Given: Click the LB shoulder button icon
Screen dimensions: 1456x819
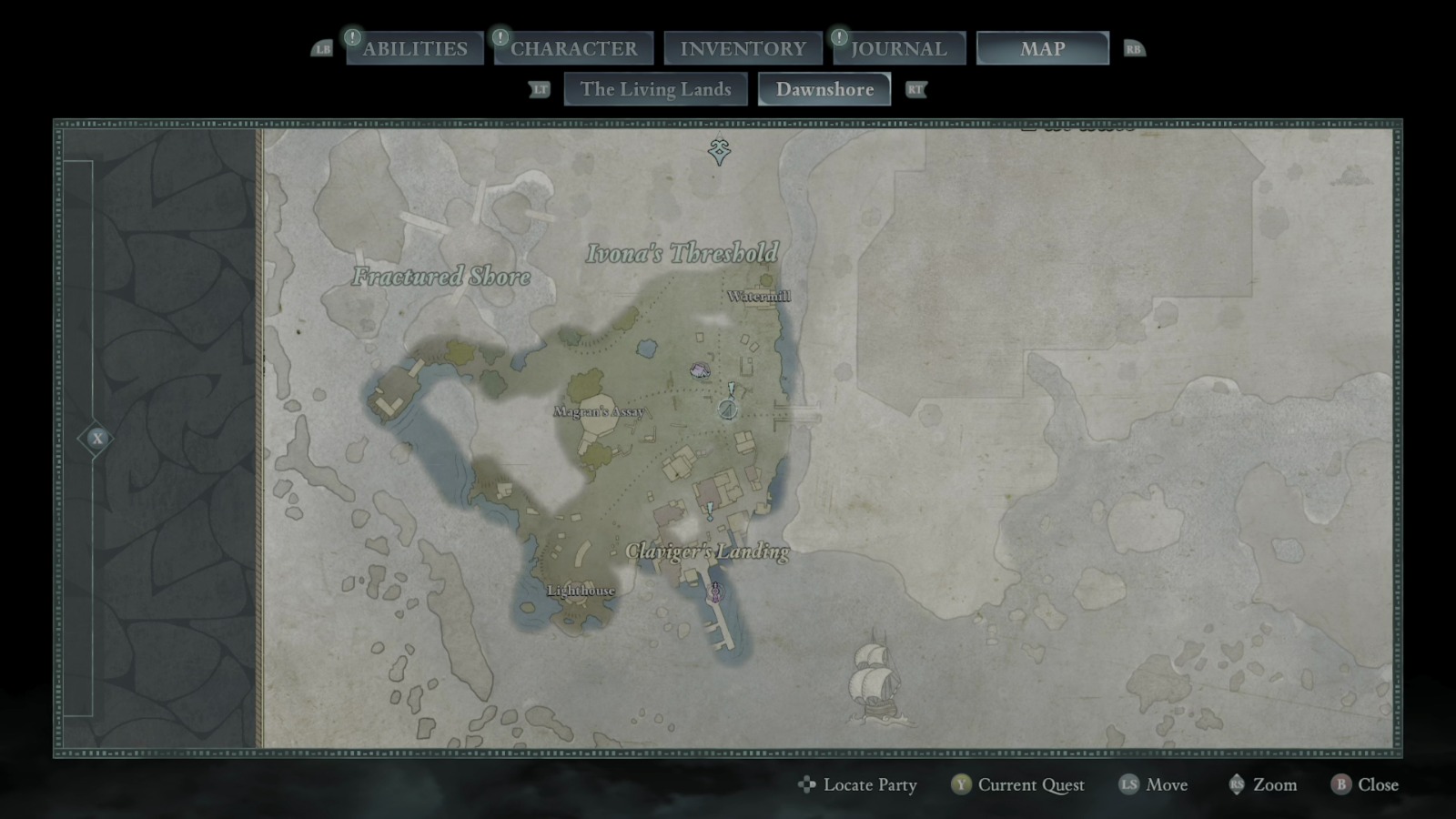Looking at the screenshot, I should point(323,49).
